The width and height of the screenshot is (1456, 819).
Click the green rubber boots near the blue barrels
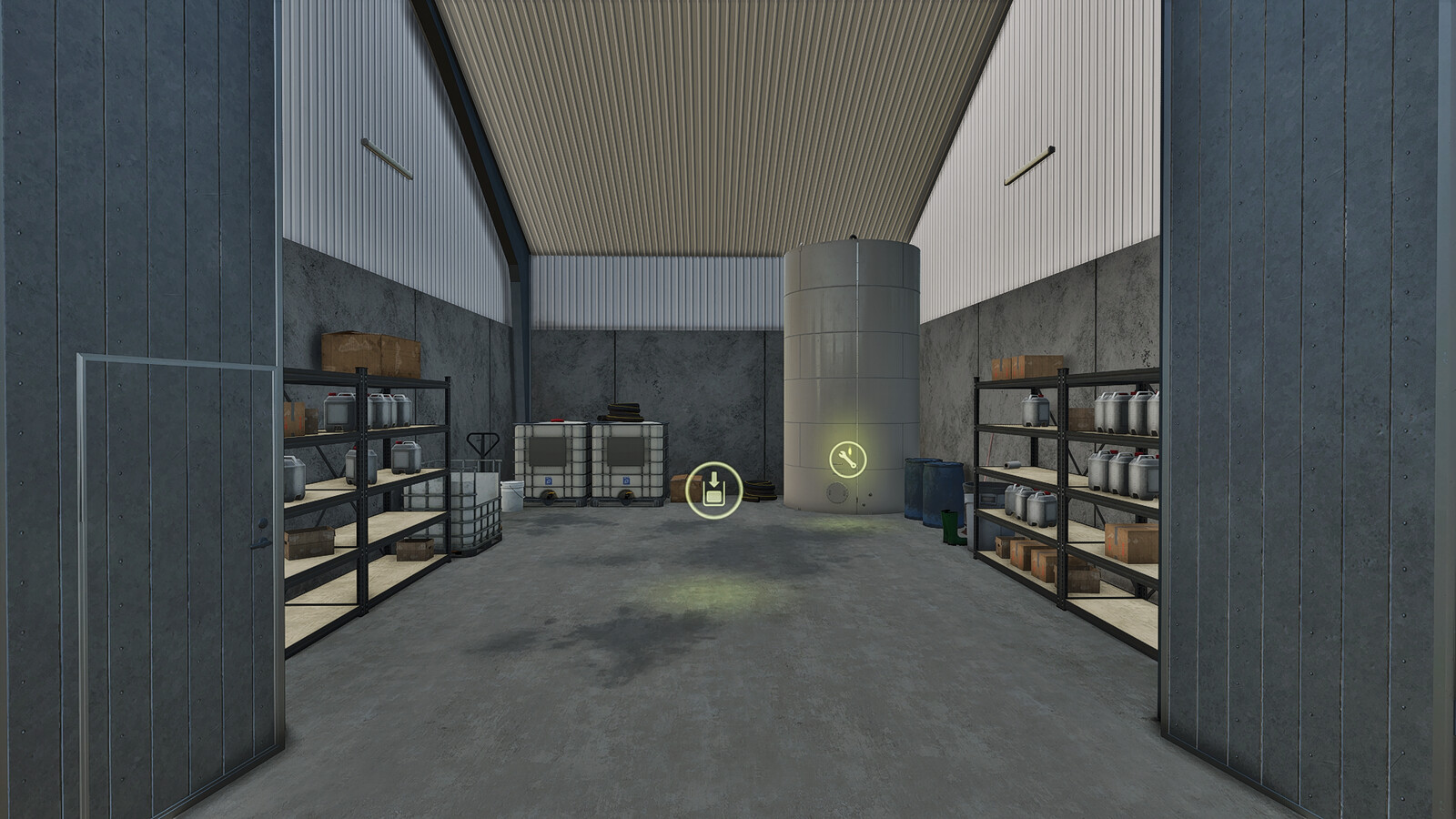click(951, 528)
